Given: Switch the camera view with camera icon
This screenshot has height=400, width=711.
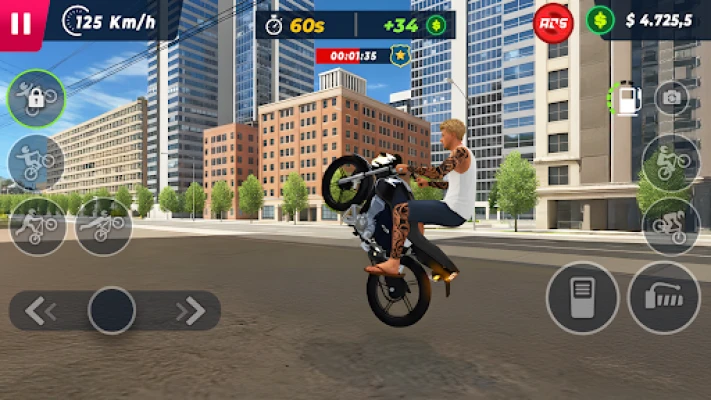Looking at the screenshot, I should tap(672, 98).
